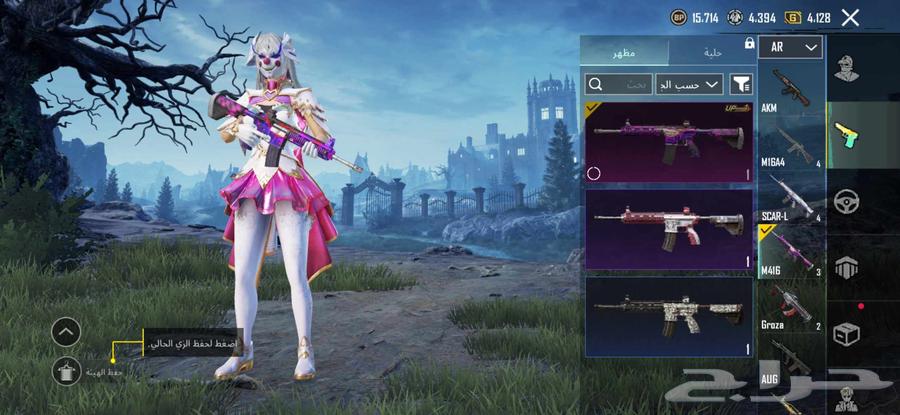Viewport: 900px width, 415px height.
Task: Open the skin filter funnel icon
Action: point(741,84)
